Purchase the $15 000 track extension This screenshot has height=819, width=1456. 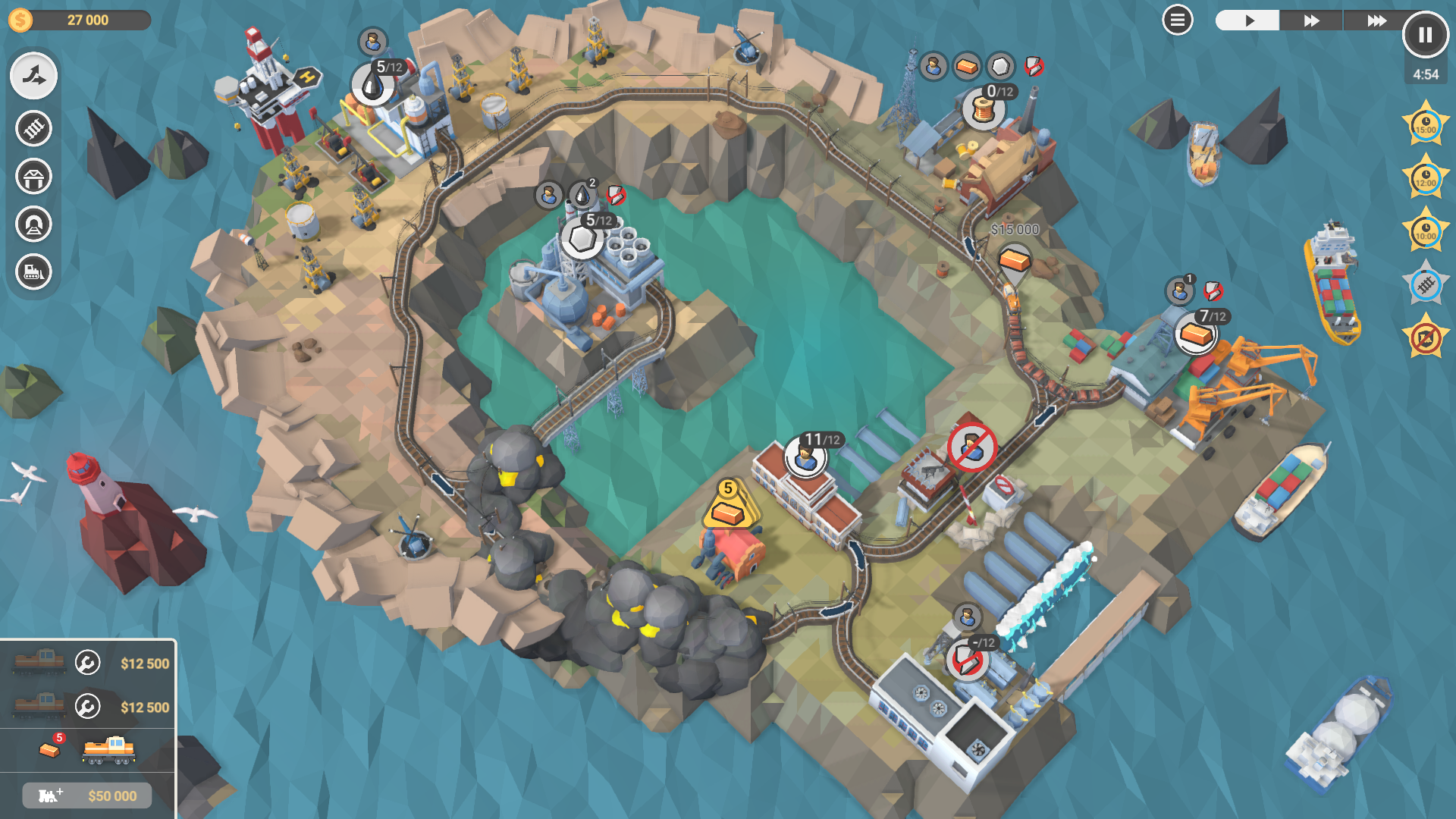pyautogui.click(x=1014, y=260)
